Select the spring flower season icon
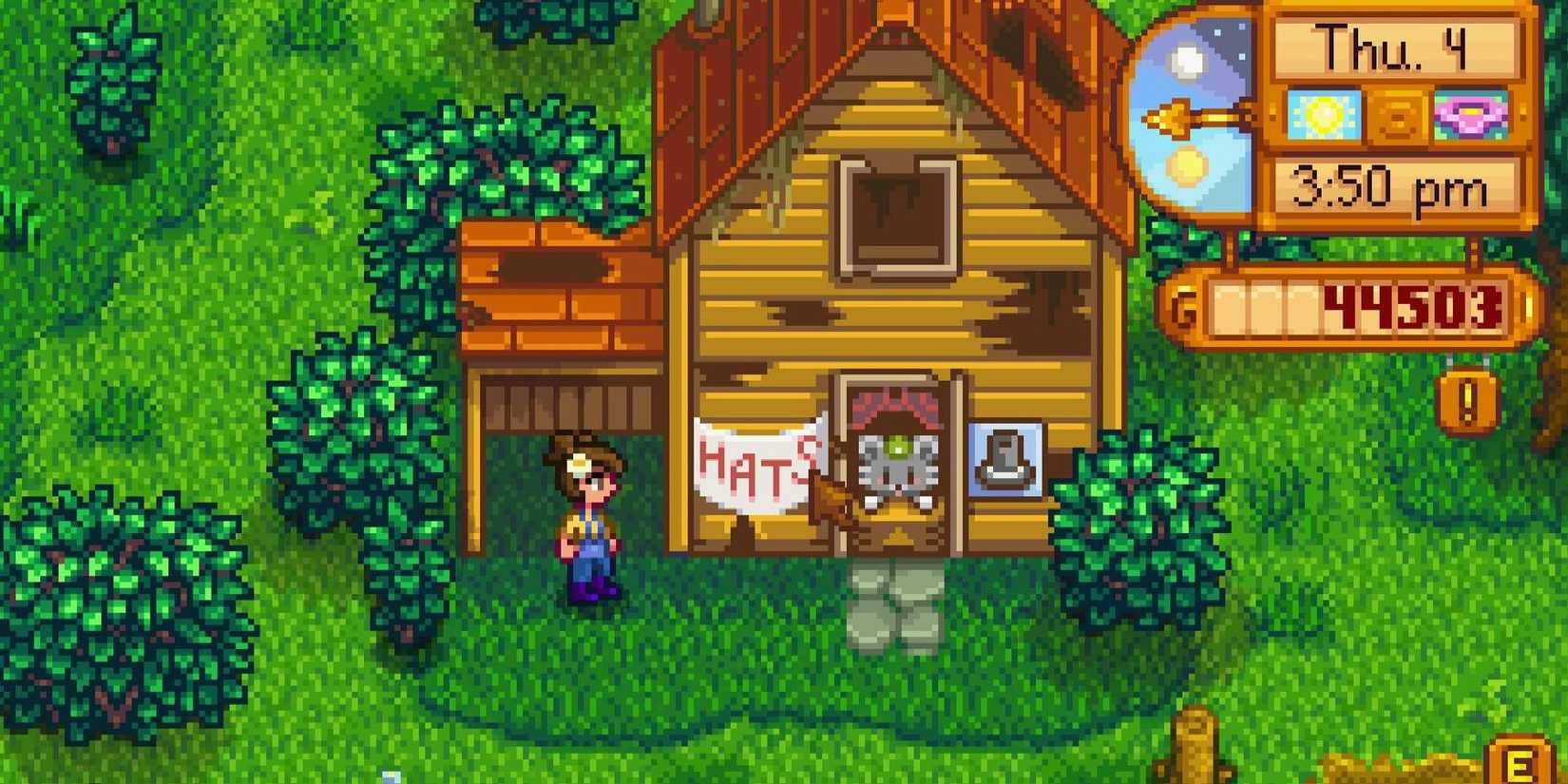The image size is (1568, 784). [1471, 116]
